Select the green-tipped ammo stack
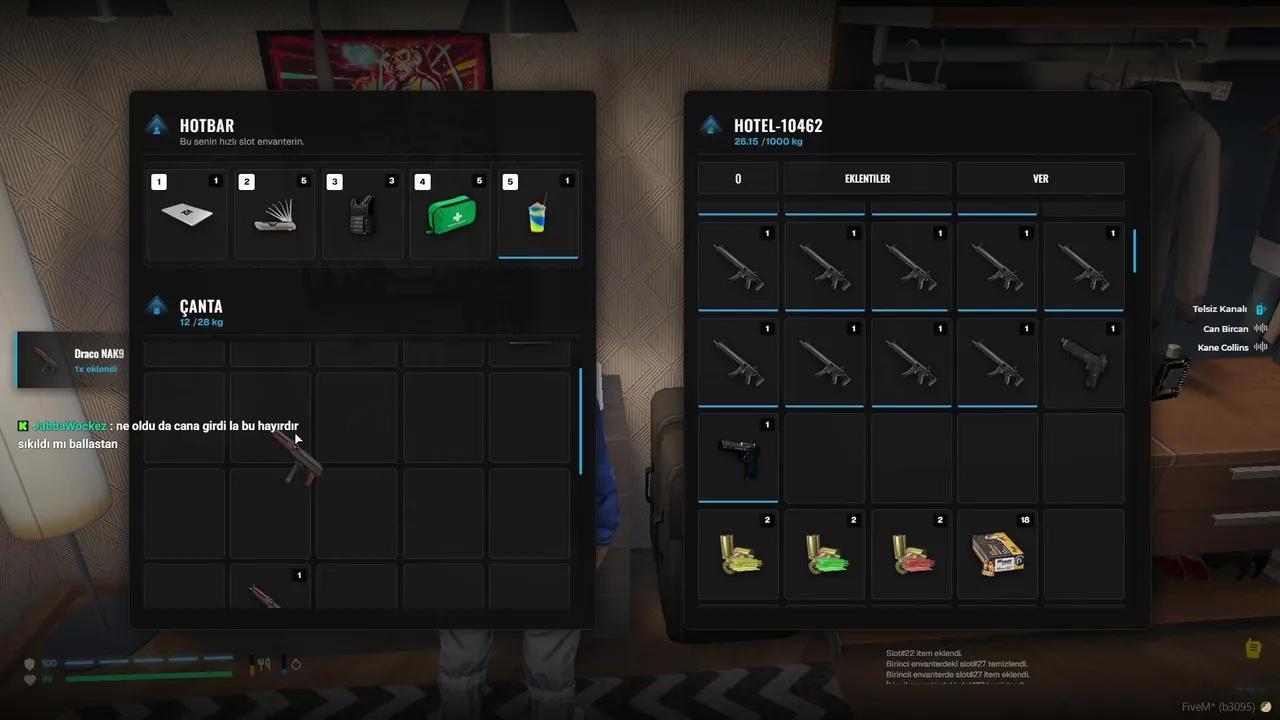The width and height of the screenshot is (1280, 720). (x=824, y=554)
